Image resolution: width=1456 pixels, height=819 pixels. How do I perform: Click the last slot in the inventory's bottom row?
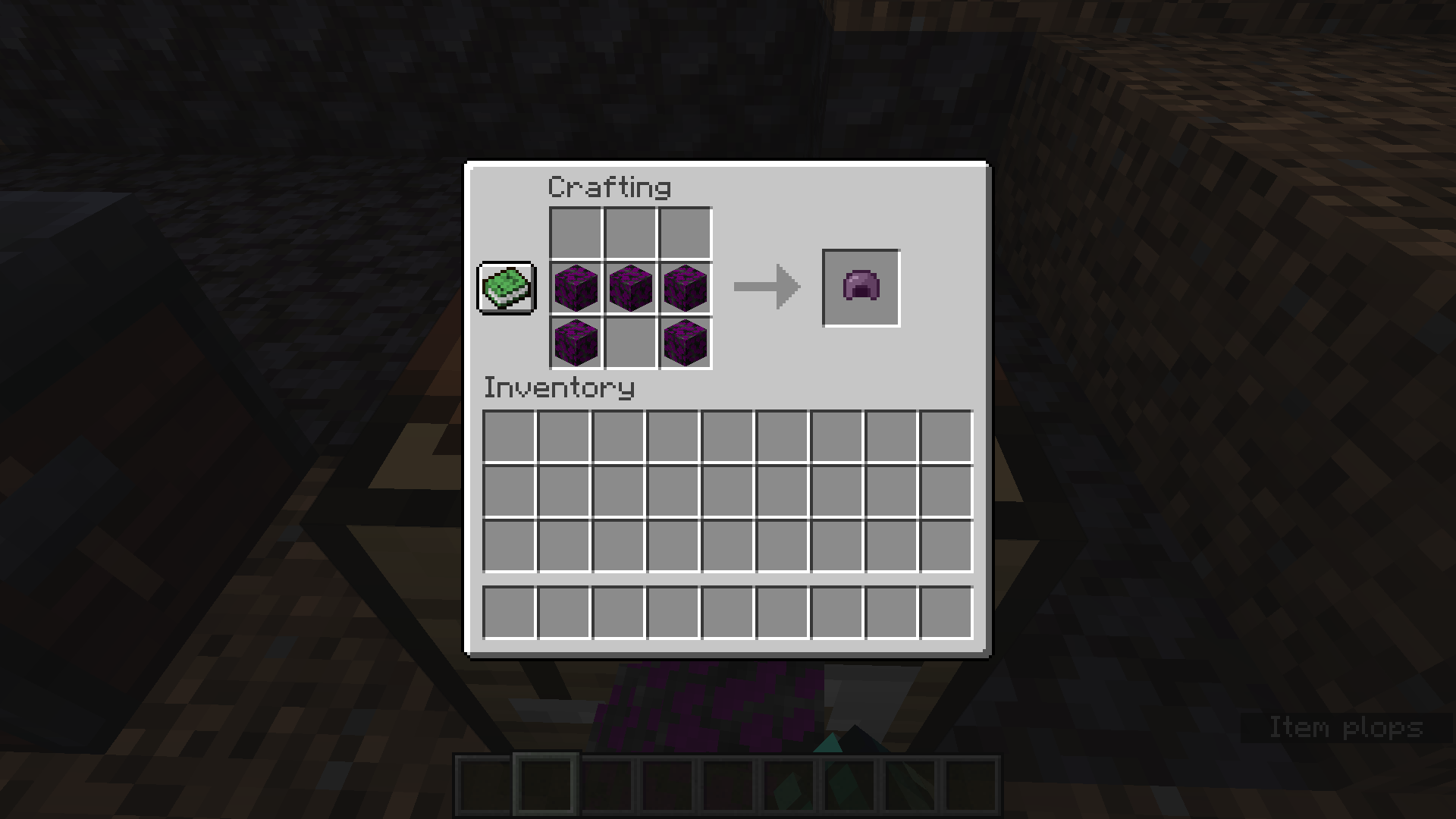tap(945, 613)
